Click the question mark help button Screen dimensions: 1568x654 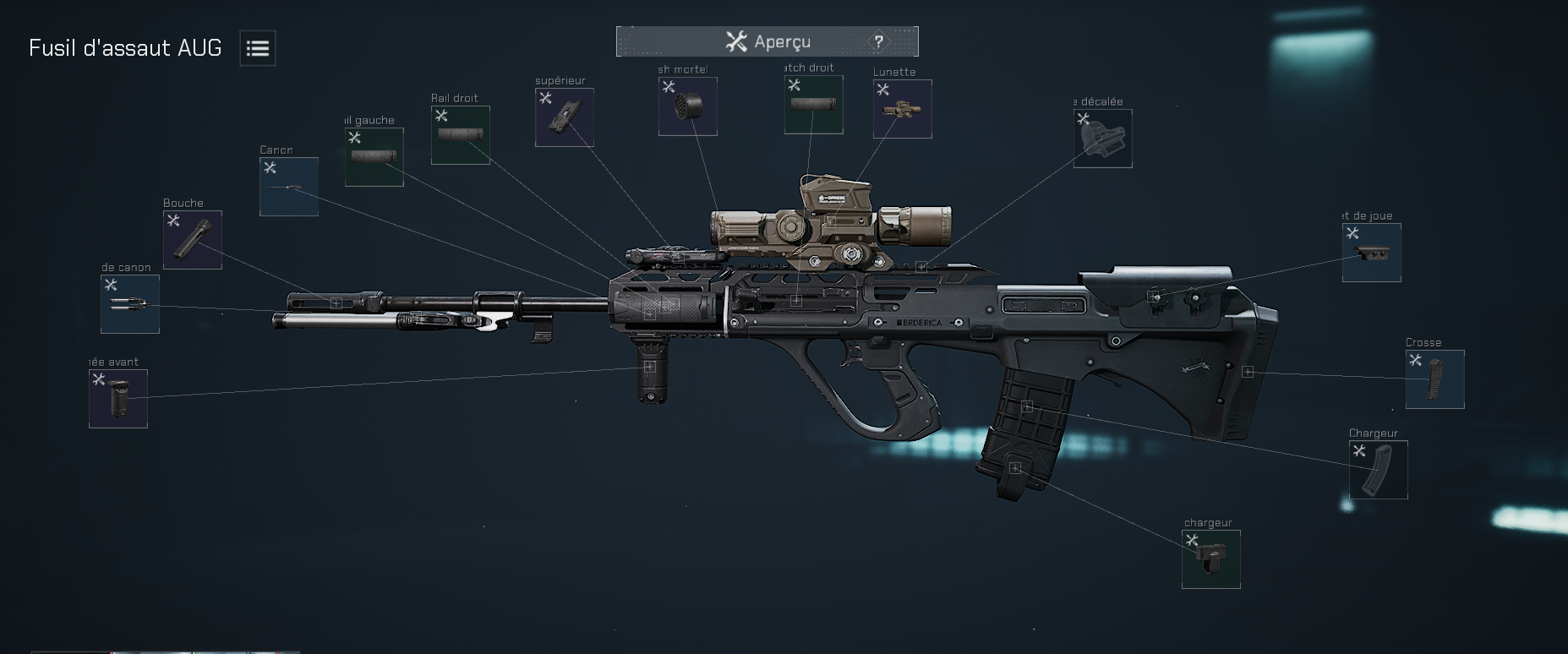click(879, 40)
